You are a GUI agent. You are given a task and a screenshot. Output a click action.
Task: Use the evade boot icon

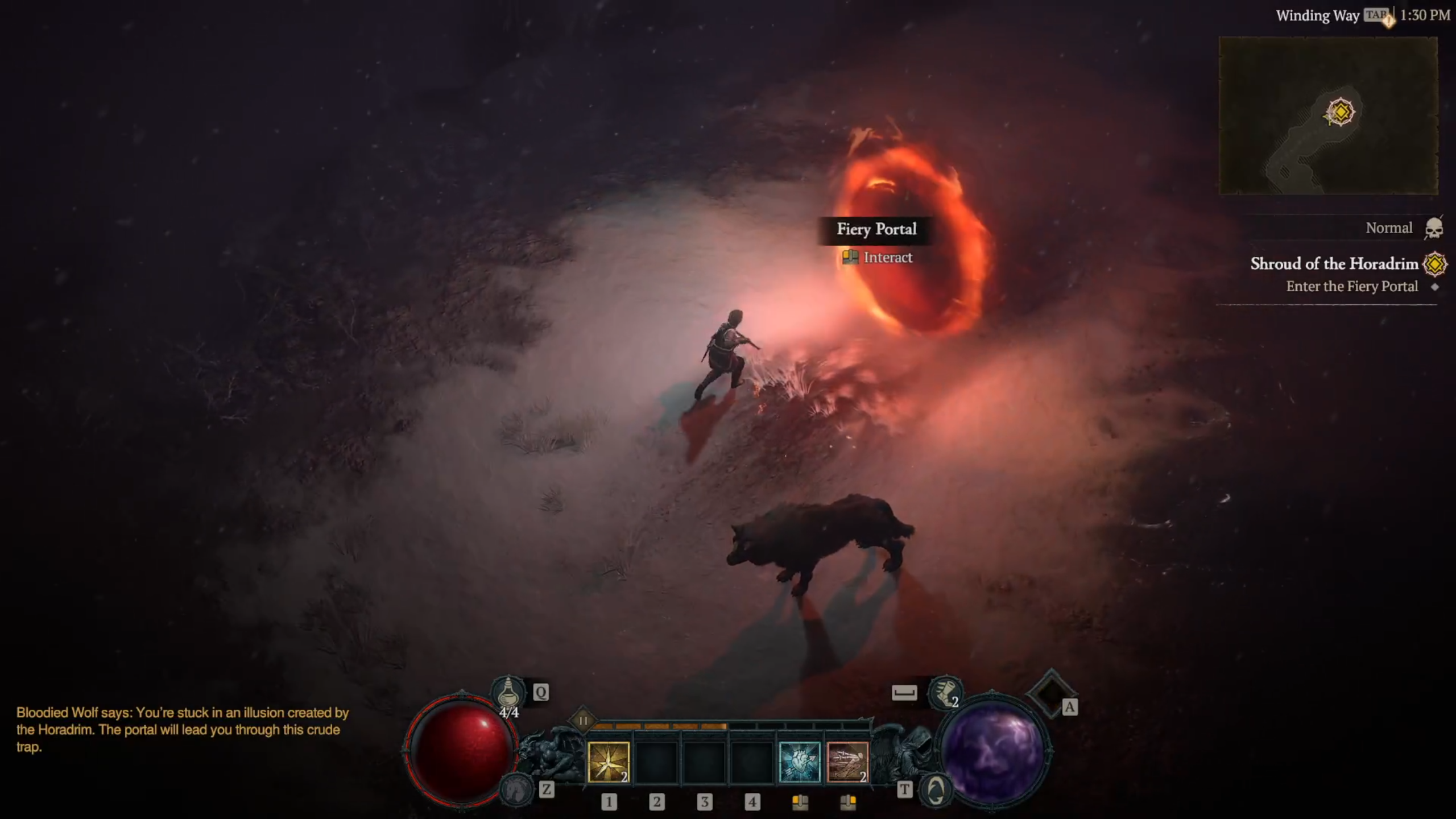945,692
